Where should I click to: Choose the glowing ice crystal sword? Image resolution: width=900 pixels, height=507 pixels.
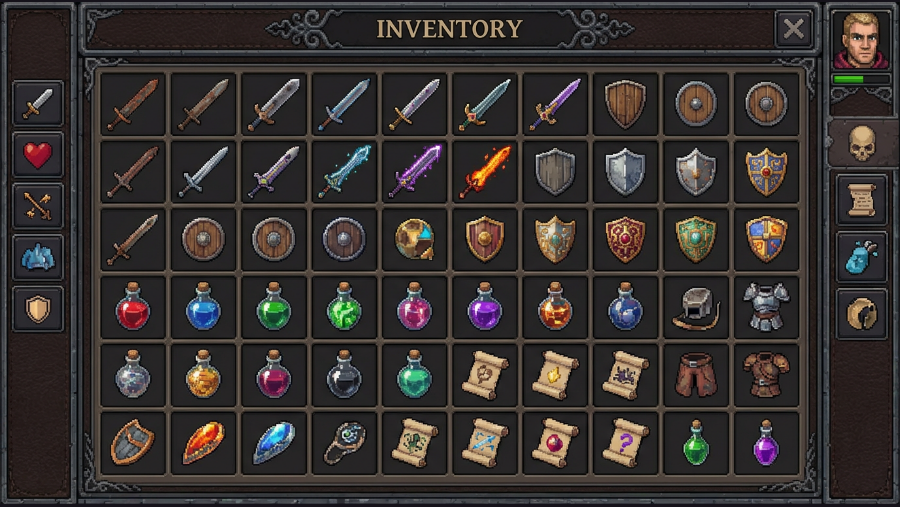click(x=345, y=171)
